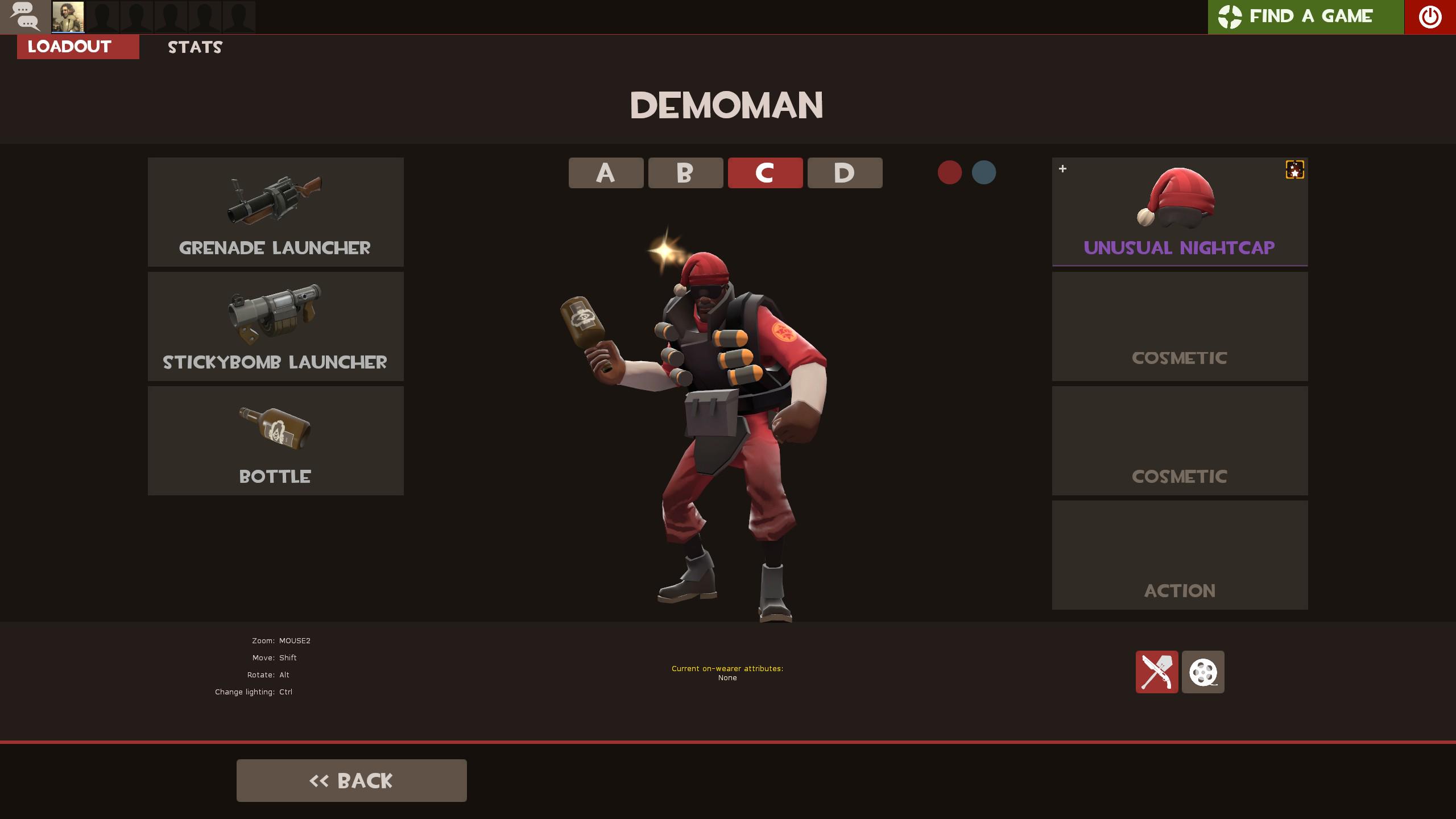This screenshot has height=819, width=1456.
Task: Switch to loadout preset A
Action: tap(605, 173)
